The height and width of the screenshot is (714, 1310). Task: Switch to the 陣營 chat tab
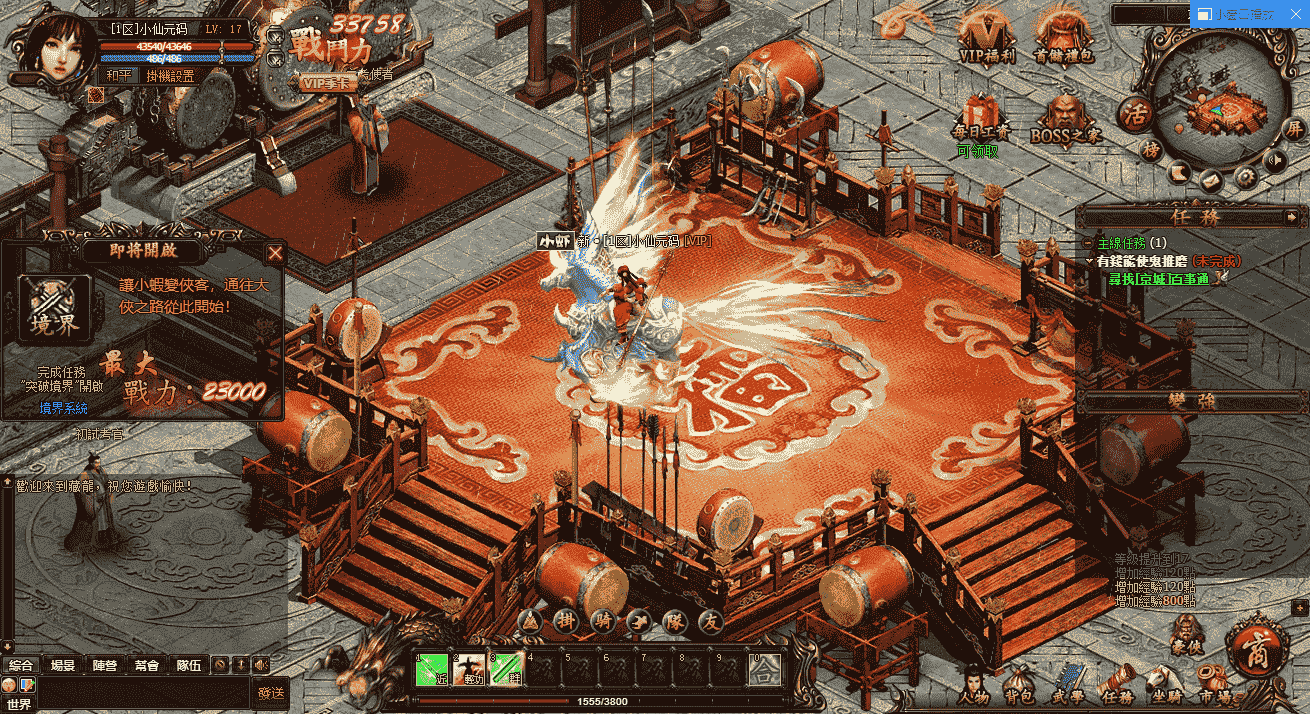[x=104, y=664]
